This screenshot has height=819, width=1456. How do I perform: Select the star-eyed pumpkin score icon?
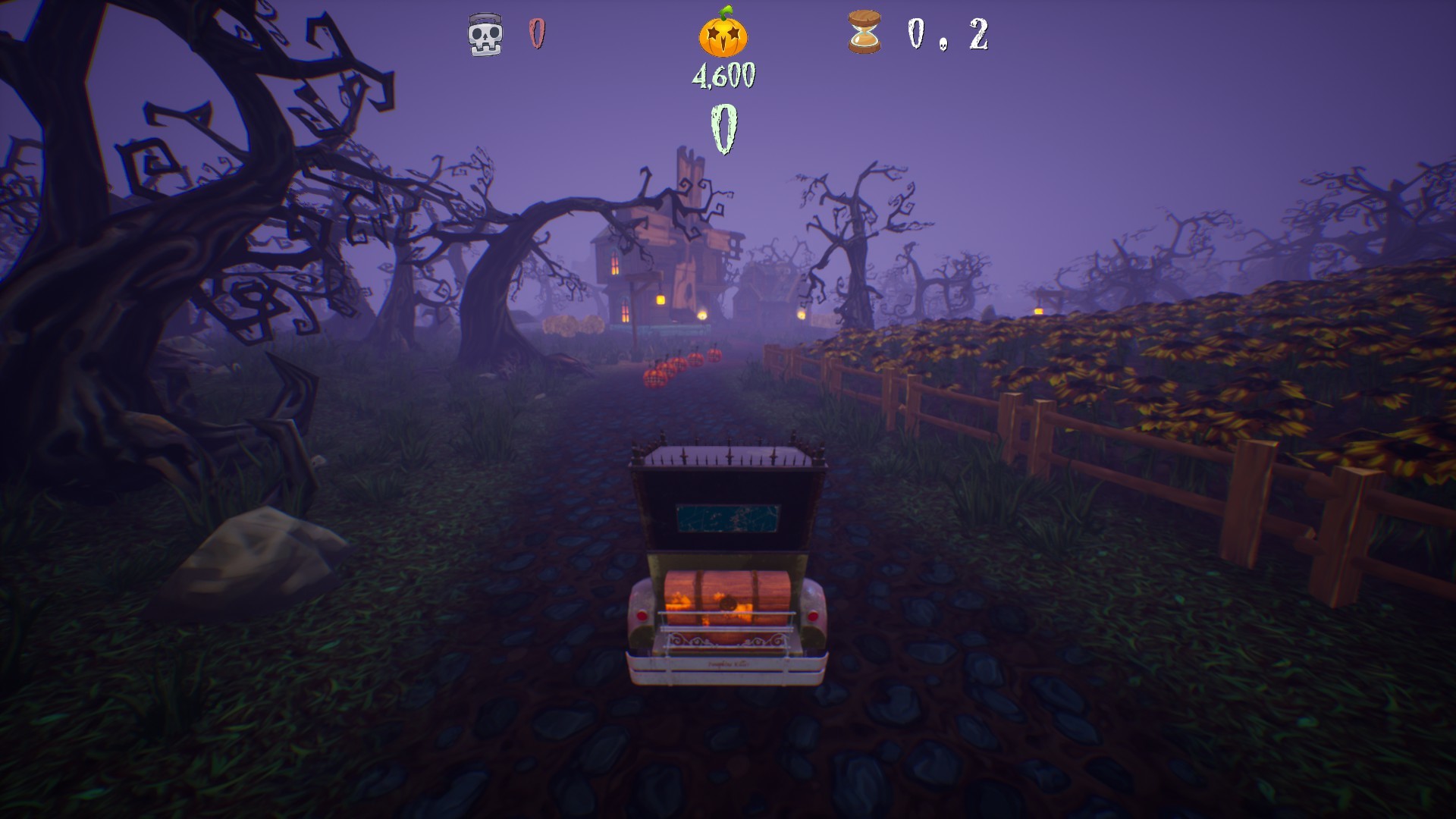[x=724, y=36]
